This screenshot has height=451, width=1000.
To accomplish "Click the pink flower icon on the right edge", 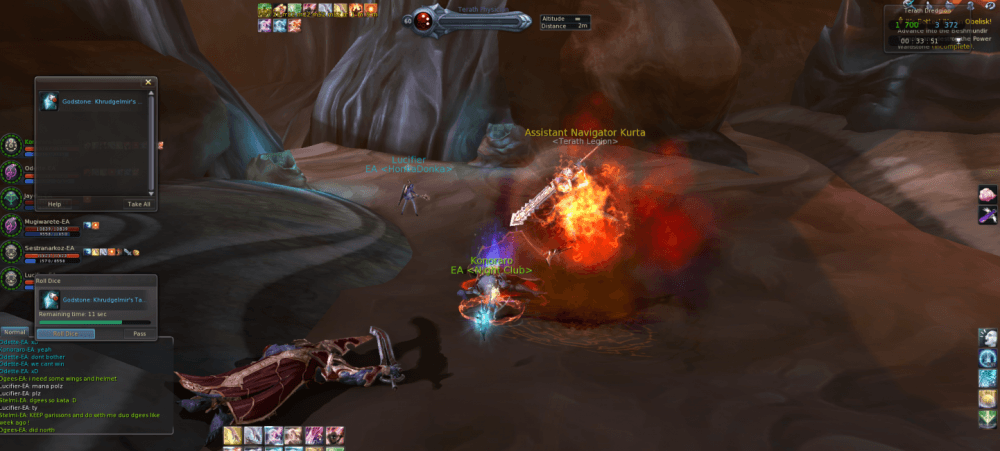I will point(988,193).
